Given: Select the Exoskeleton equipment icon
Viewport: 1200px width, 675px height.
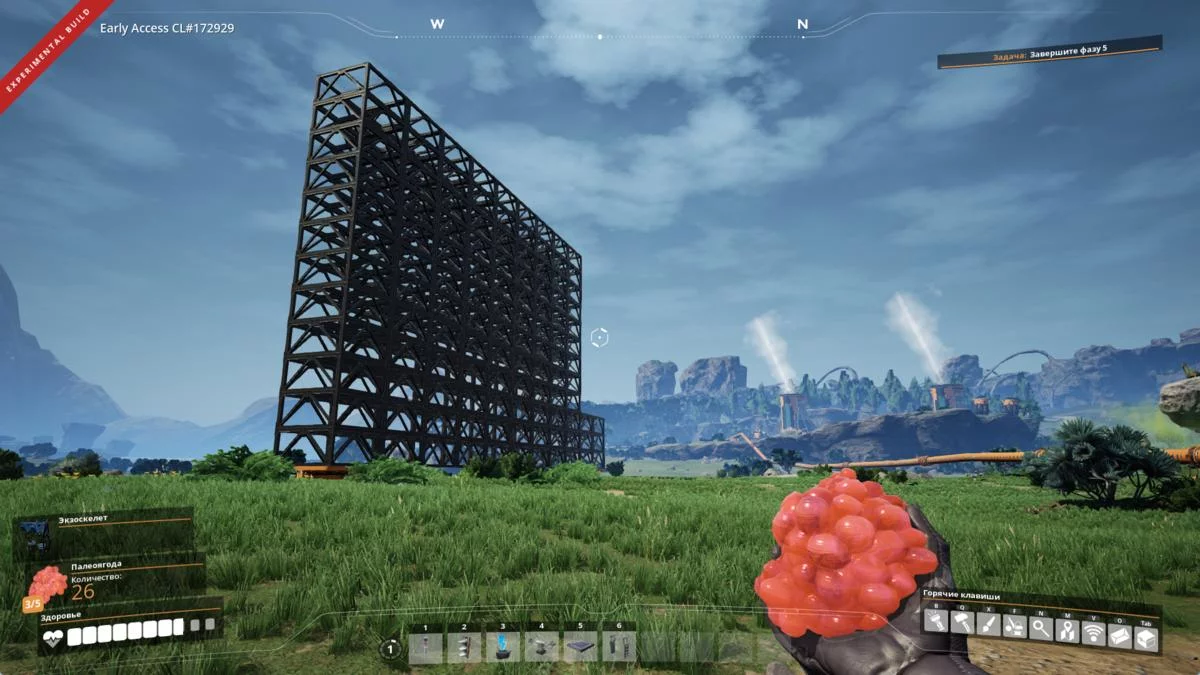Looking at the screenshot, I should pos(36,538).
